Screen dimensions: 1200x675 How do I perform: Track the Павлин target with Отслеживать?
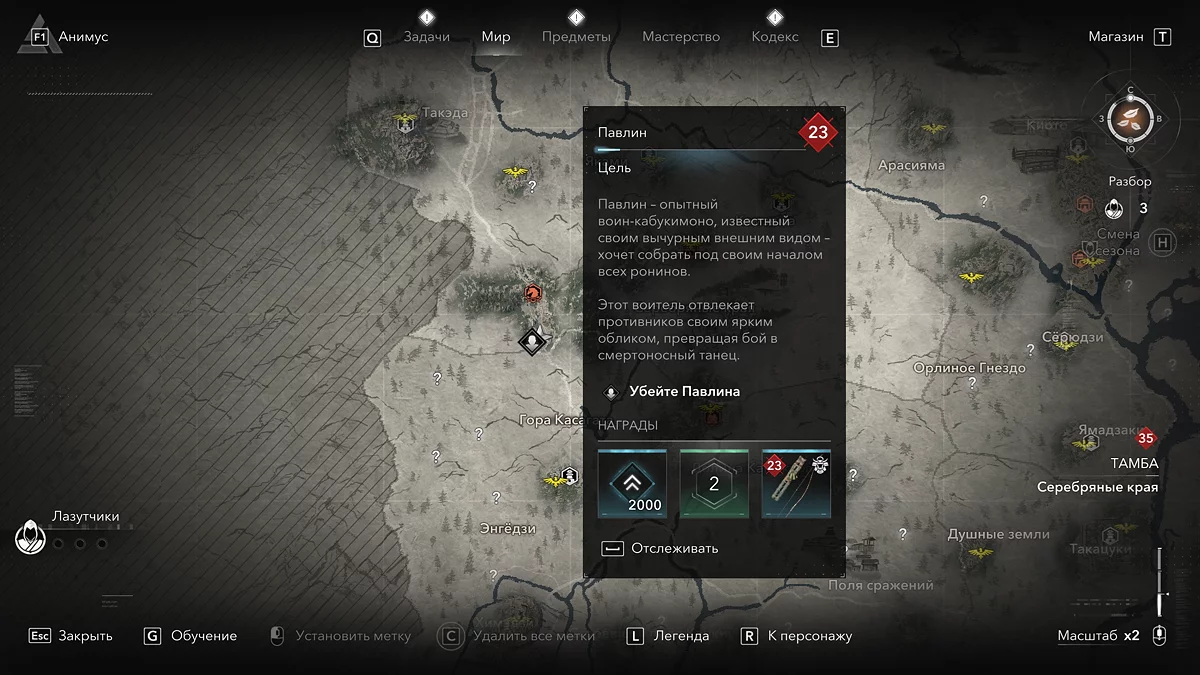674,548
